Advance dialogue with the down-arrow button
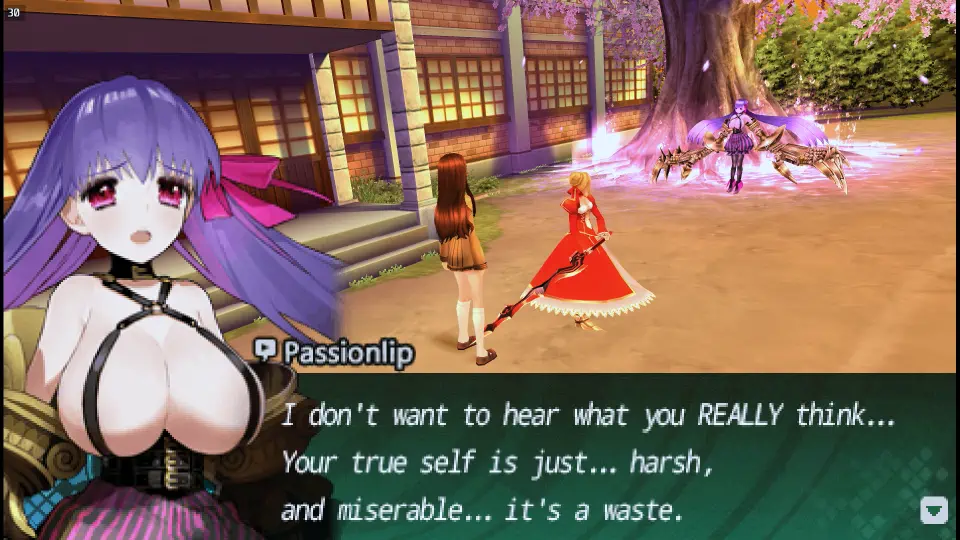 pyautogui.click(x=933, y=510)
